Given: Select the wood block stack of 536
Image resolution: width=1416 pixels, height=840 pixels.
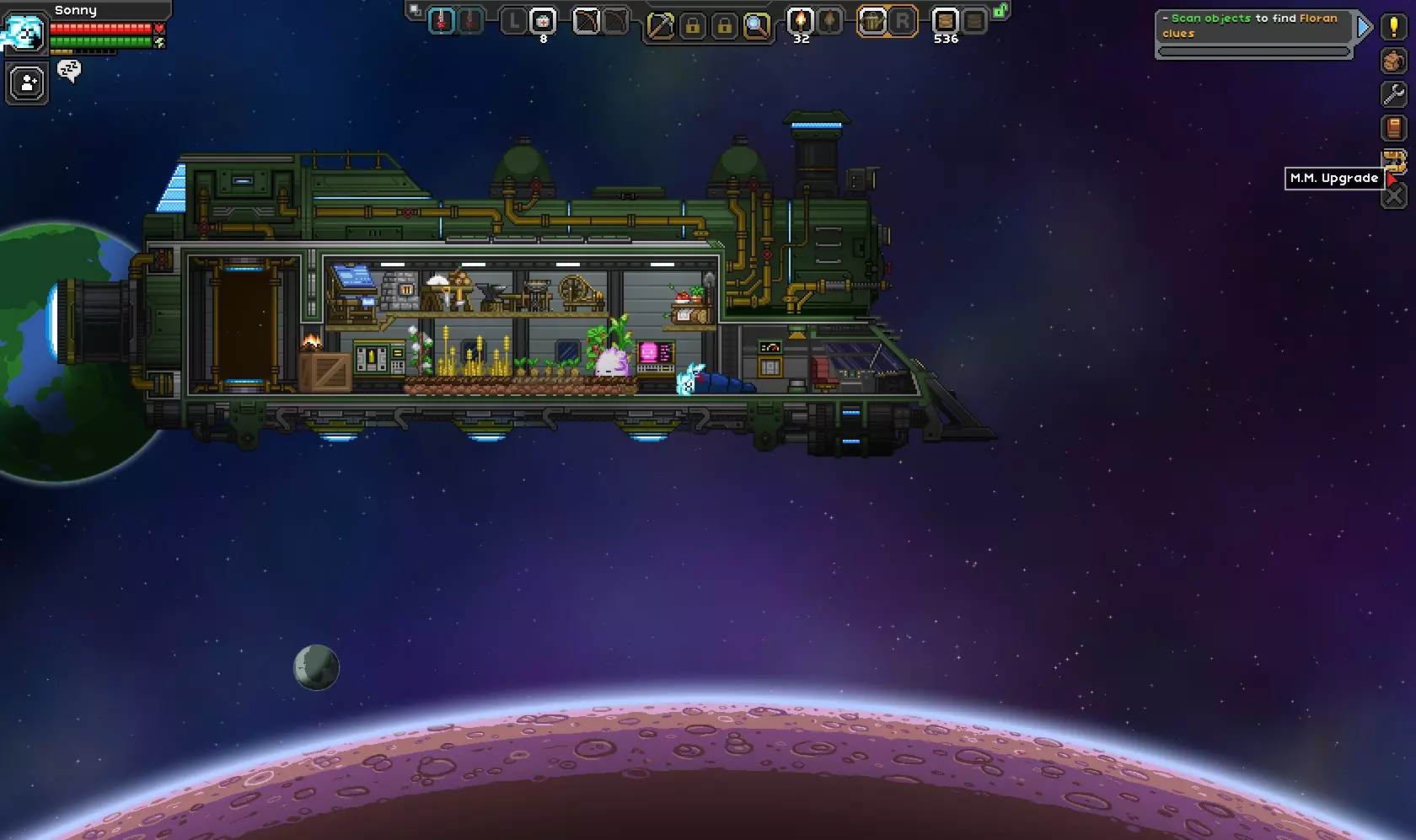Looking at the screenshot, I should (x=945, y=20).
